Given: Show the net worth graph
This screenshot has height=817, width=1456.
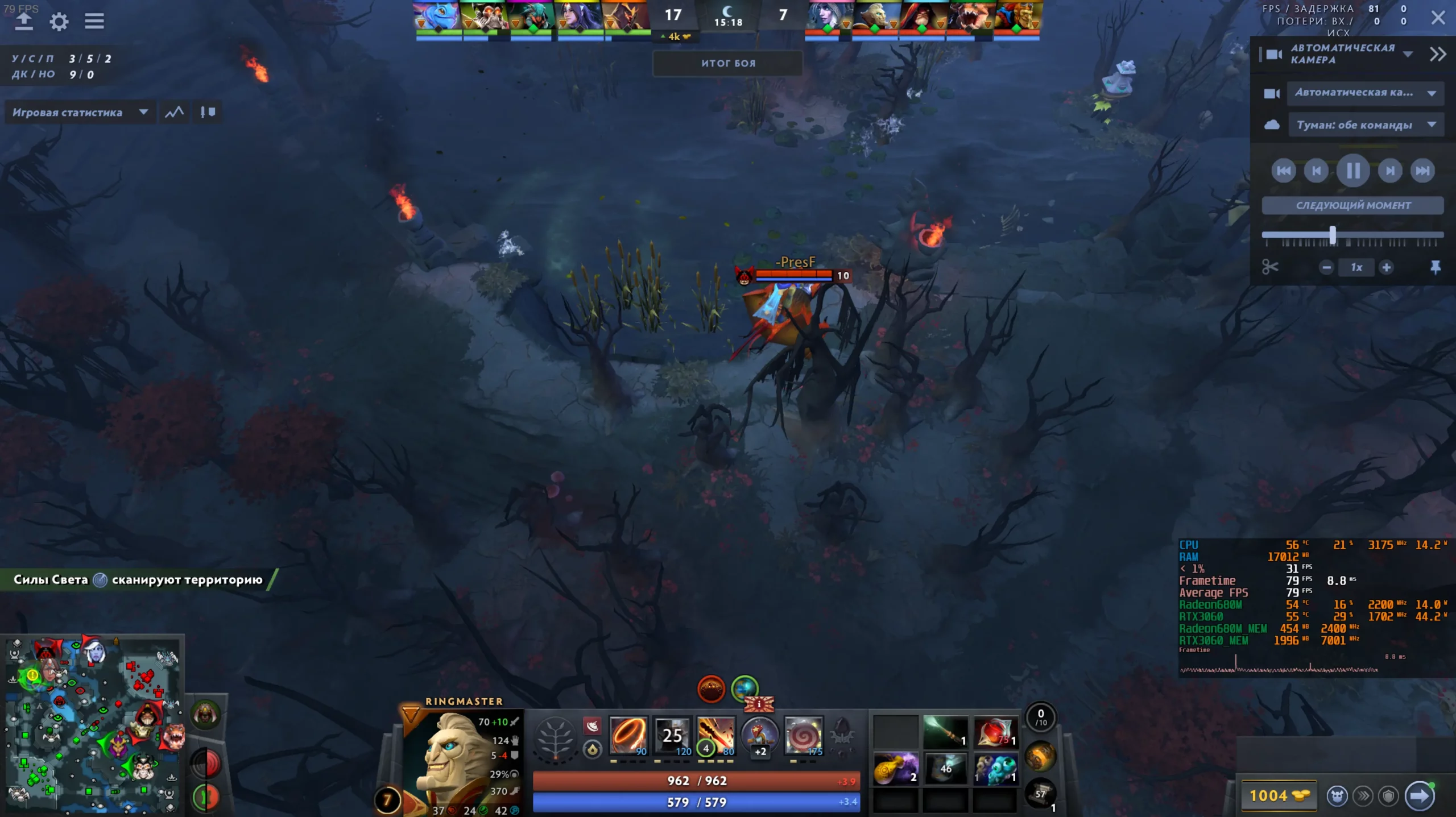Looking at the screenshot, I should (x=174, y=113).
